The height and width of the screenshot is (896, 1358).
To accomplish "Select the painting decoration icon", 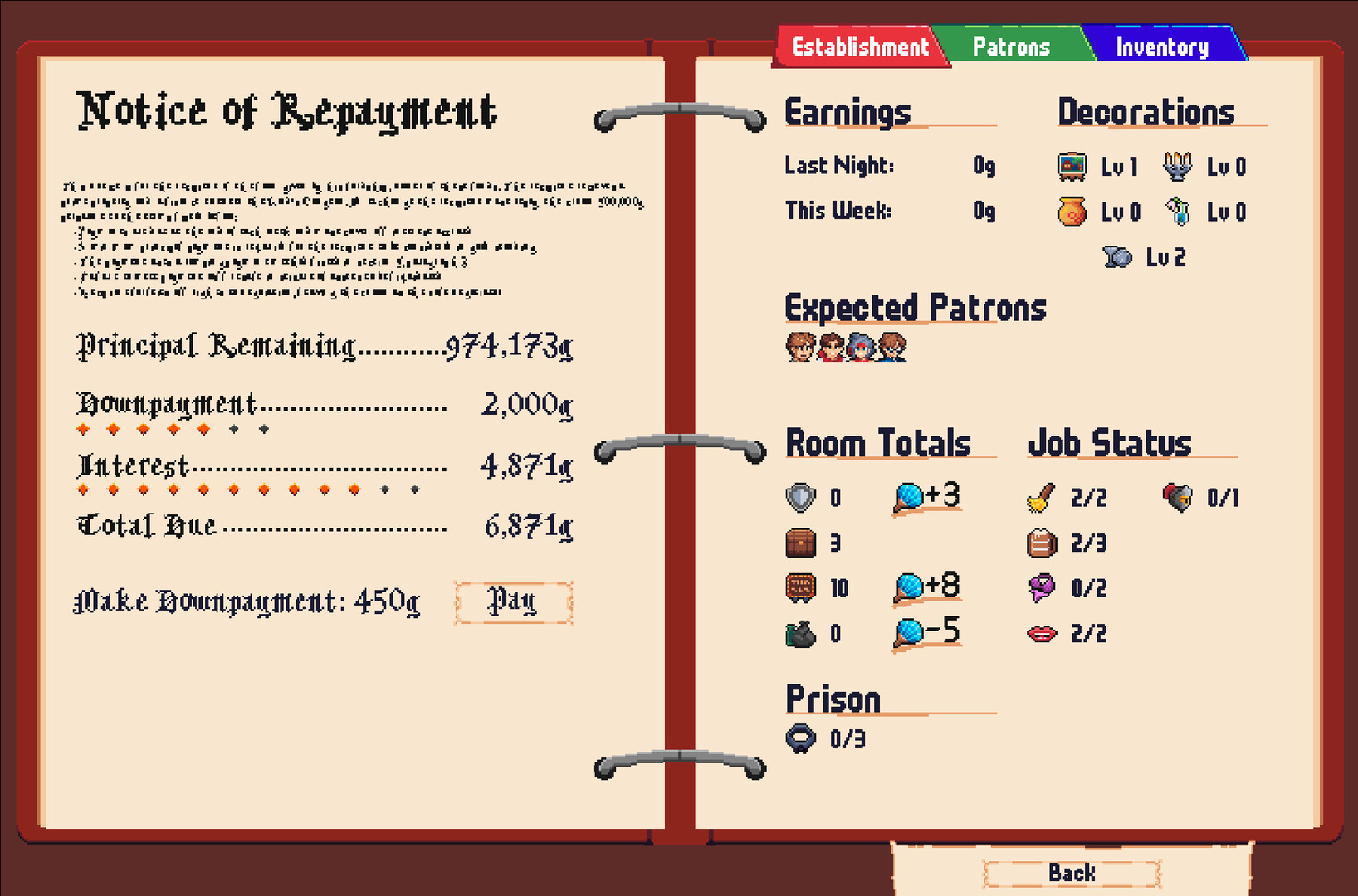I will pos(1070,165).
